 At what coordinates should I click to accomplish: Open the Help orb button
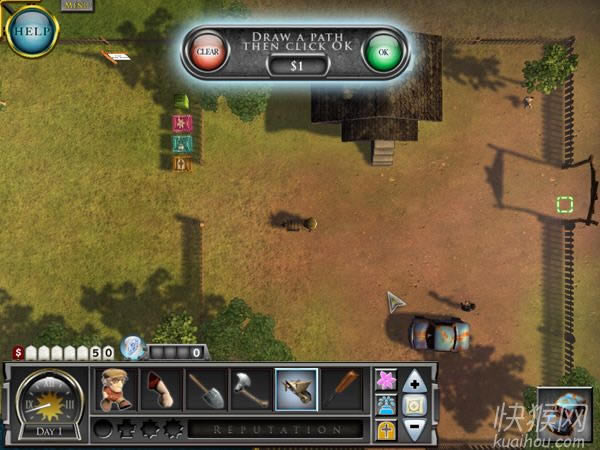tap(32, 28)
